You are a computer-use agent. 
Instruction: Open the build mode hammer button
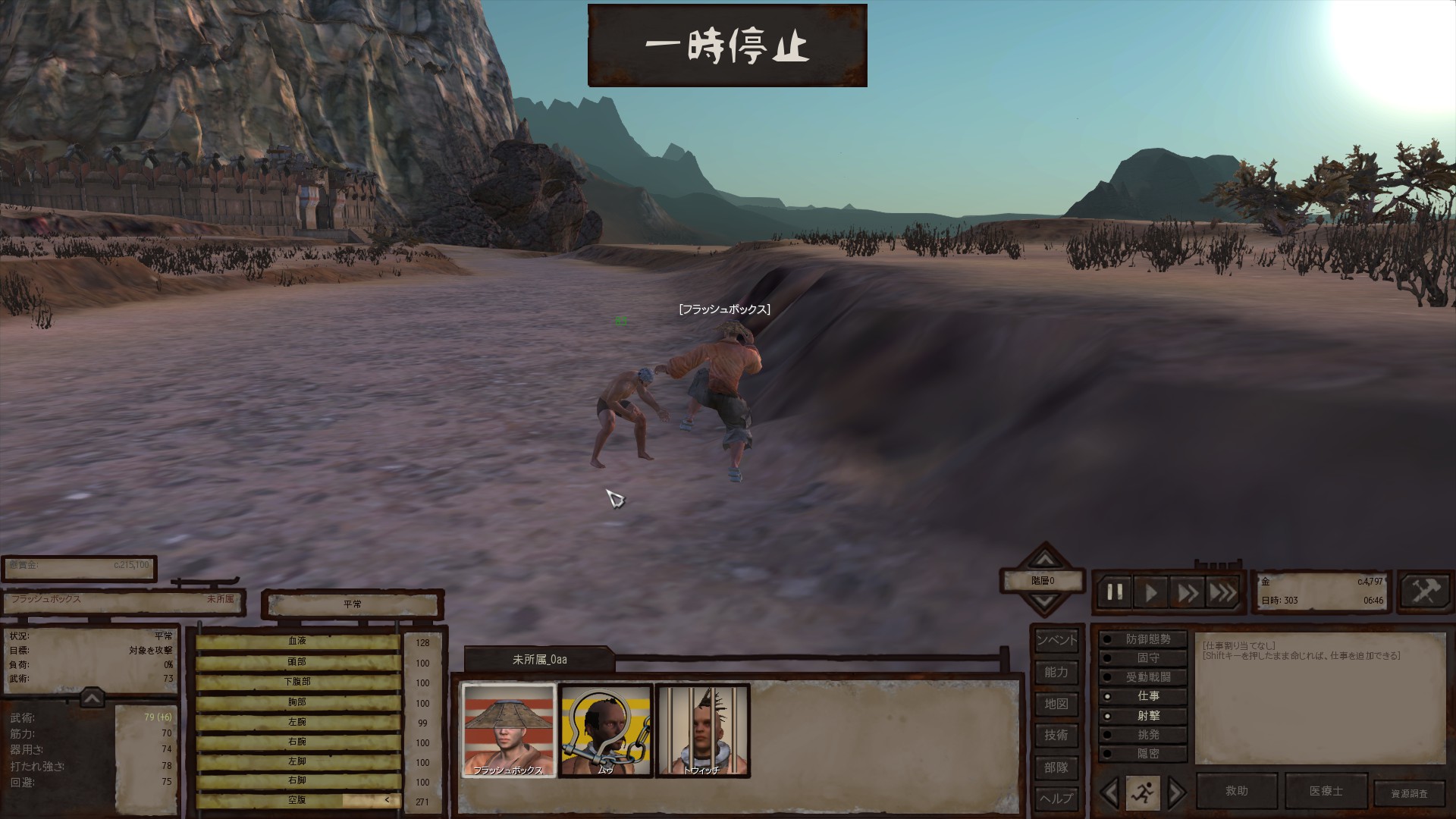[x=1424, y=591]
